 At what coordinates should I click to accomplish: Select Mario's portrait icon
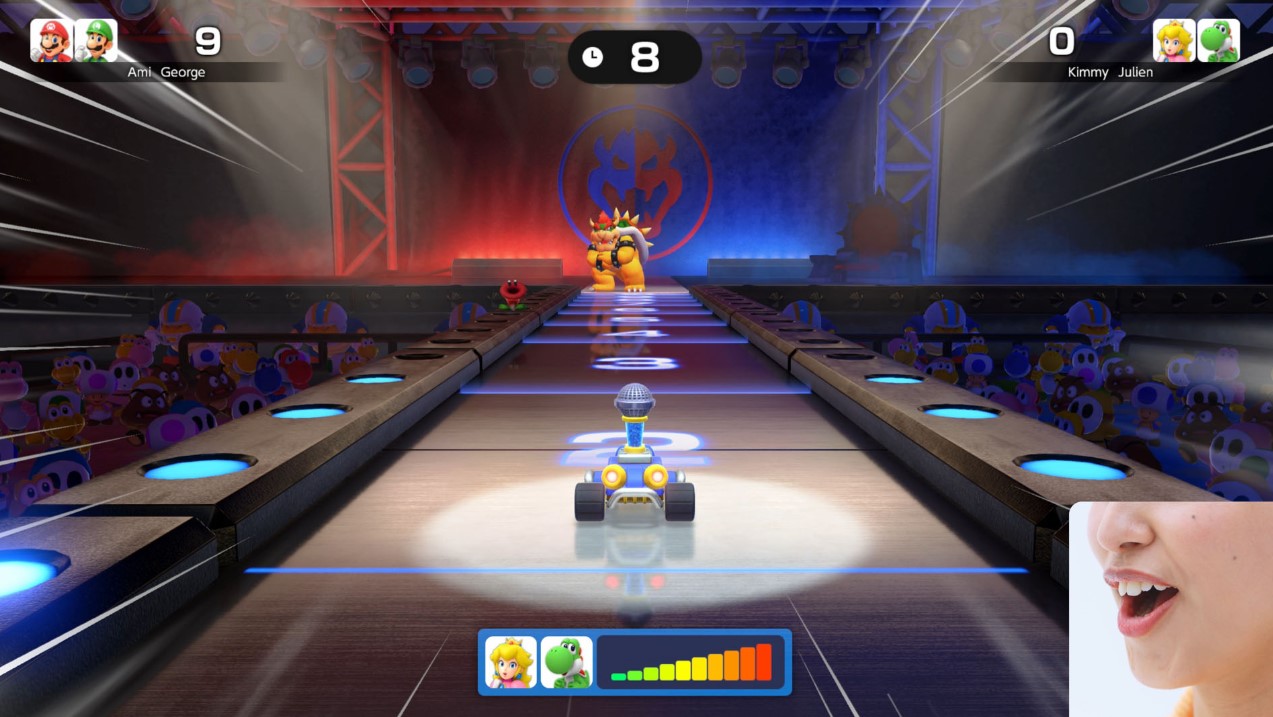[x=51, y=41]
